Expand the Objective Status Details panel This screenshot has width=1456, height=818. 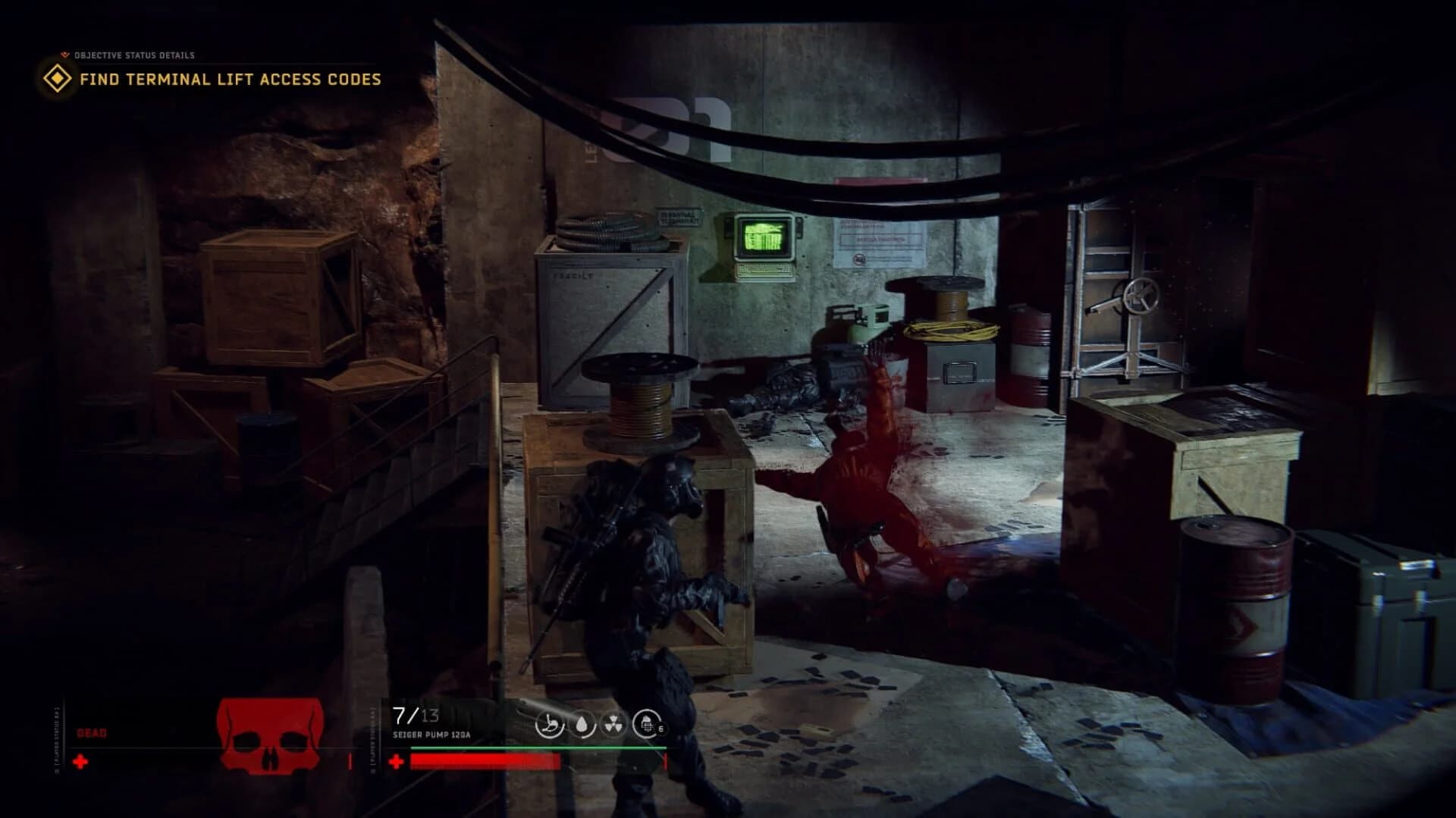(133, 54)
